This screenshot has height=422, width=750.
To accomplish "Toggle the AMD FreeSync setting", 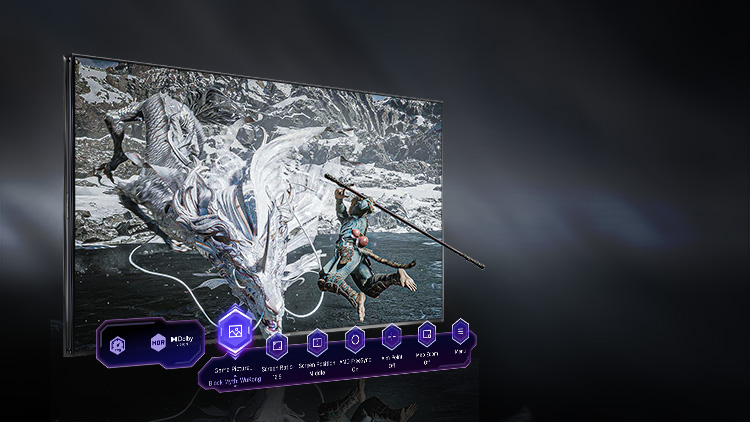I will [x=354, y=339].
